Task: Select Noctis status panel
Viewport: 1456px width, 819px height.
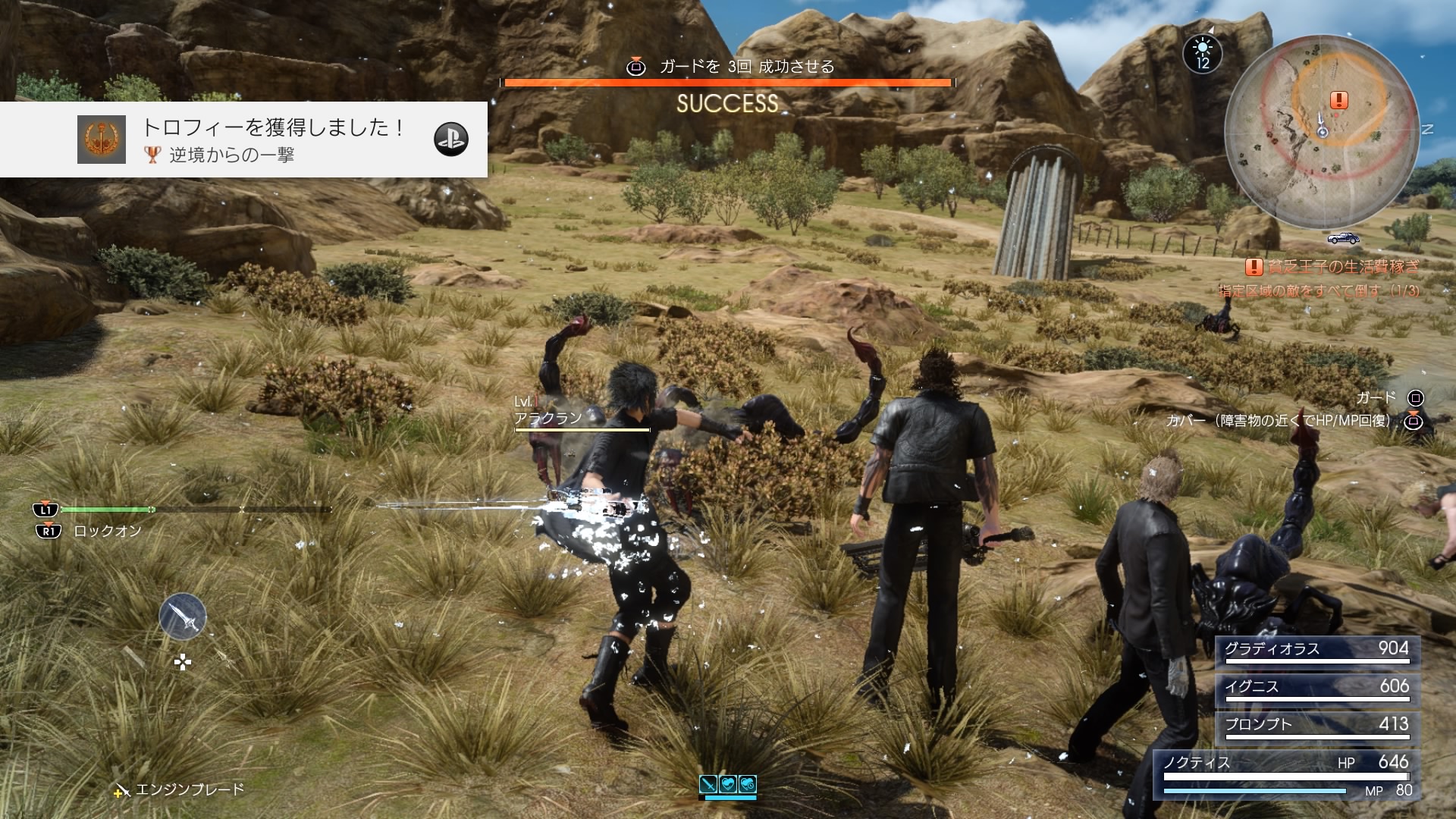Action: click(x=1286, y=774)
